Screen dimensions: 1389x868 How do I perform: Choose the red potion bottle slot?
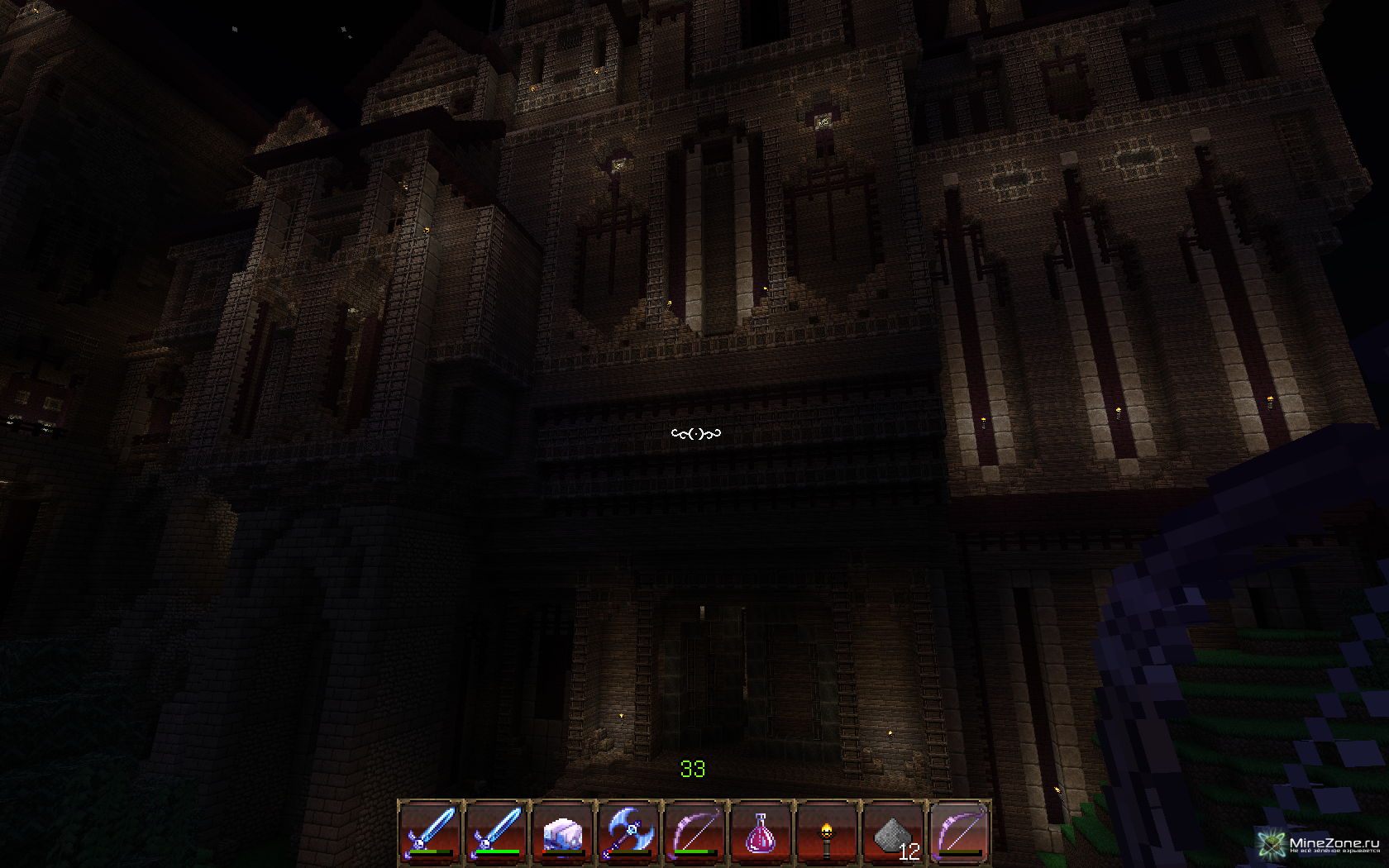[761, 831]
